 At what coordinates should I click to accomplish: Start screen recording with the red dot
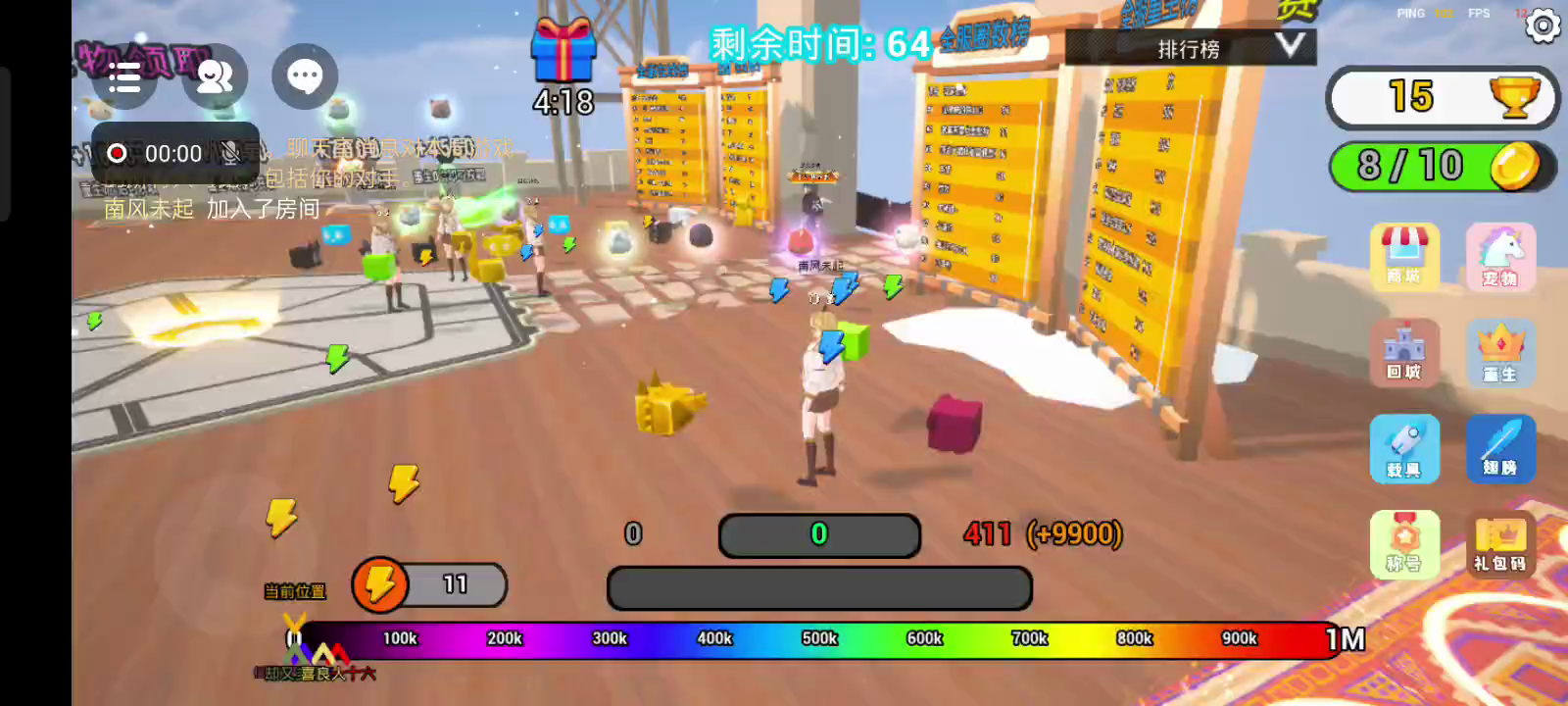pos(117,153)
